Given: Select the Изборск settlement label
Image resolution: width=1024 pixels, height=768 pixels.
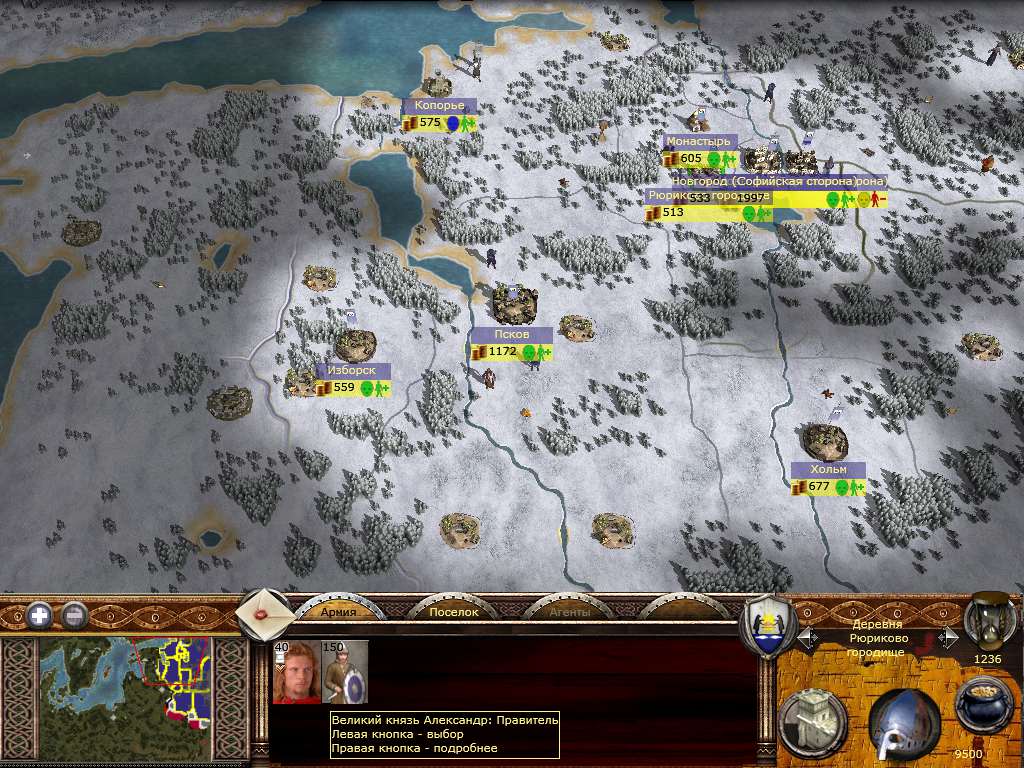Looking at the screenshot, I should [x=352, y=371].
